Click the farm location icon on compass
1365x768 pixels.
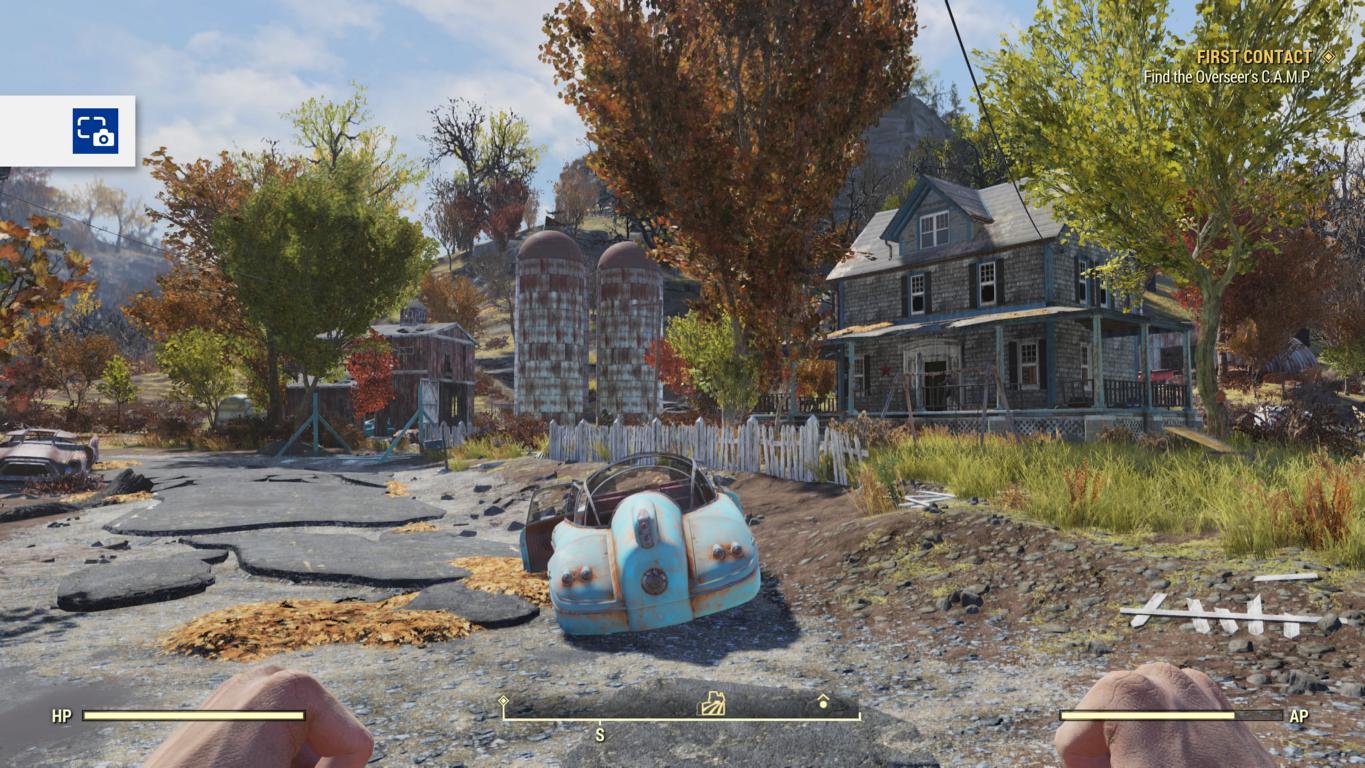(x=711, y=704)
